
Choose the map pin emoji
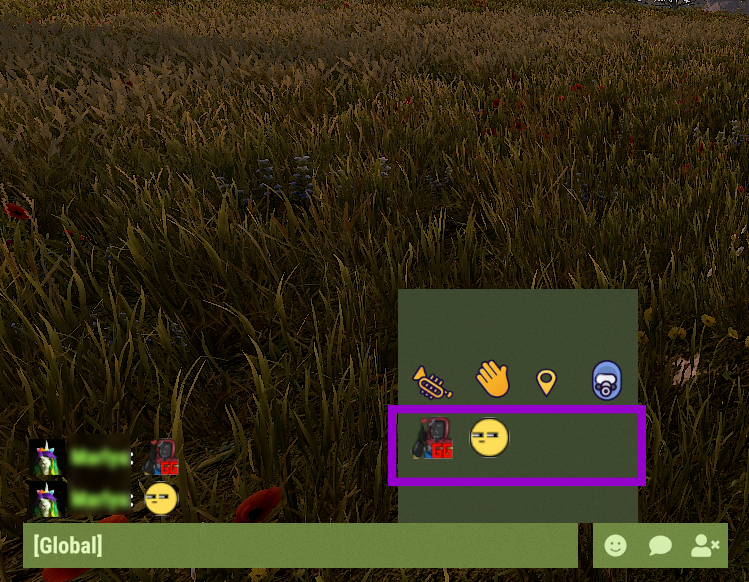tap(546, 382)
